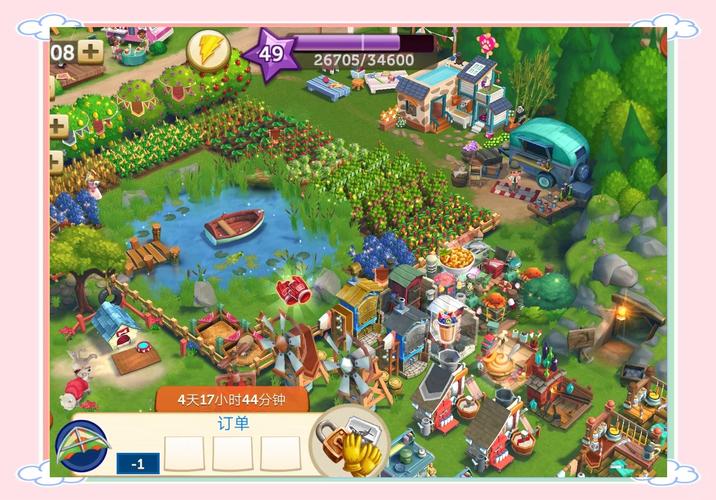Viewport: 716px width, 500px height.
Task: Open the kite icon menu
Action: click(x=82, y=447)
